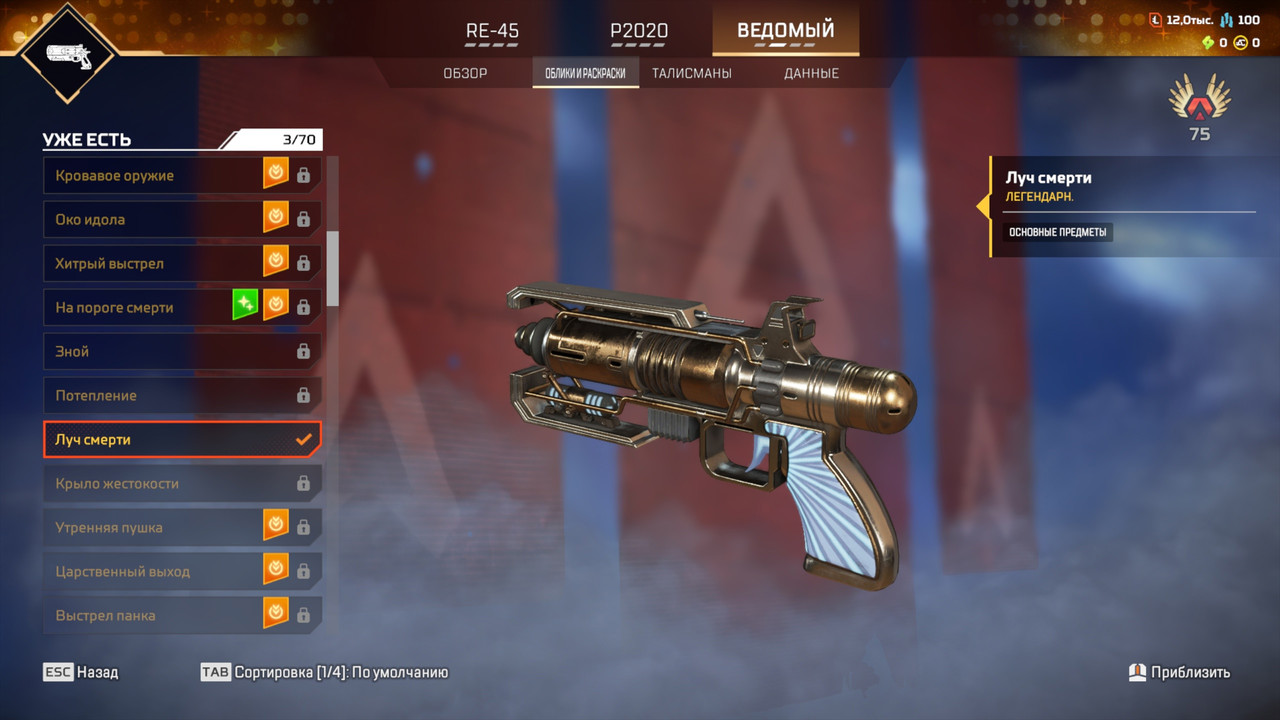1280x720 pixels.
Task: Open the ДАННЫЕ sub-tab
Action: point(811,73)
